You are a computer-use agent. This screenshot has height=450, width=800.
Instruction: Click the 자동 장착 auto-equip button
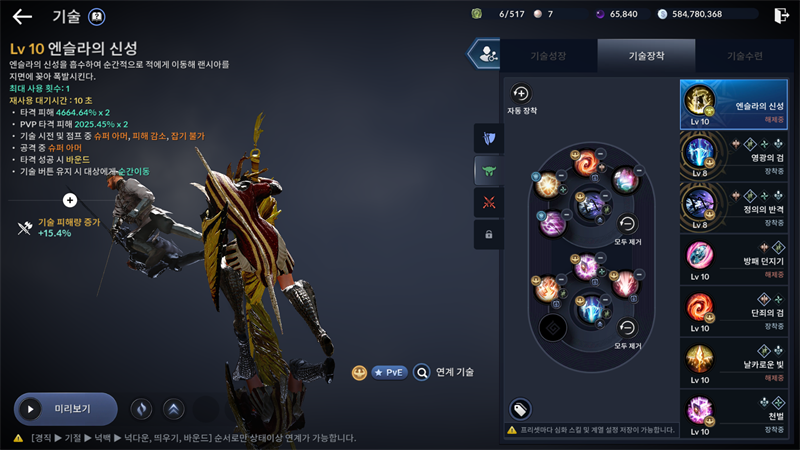[x=521, y=96]
